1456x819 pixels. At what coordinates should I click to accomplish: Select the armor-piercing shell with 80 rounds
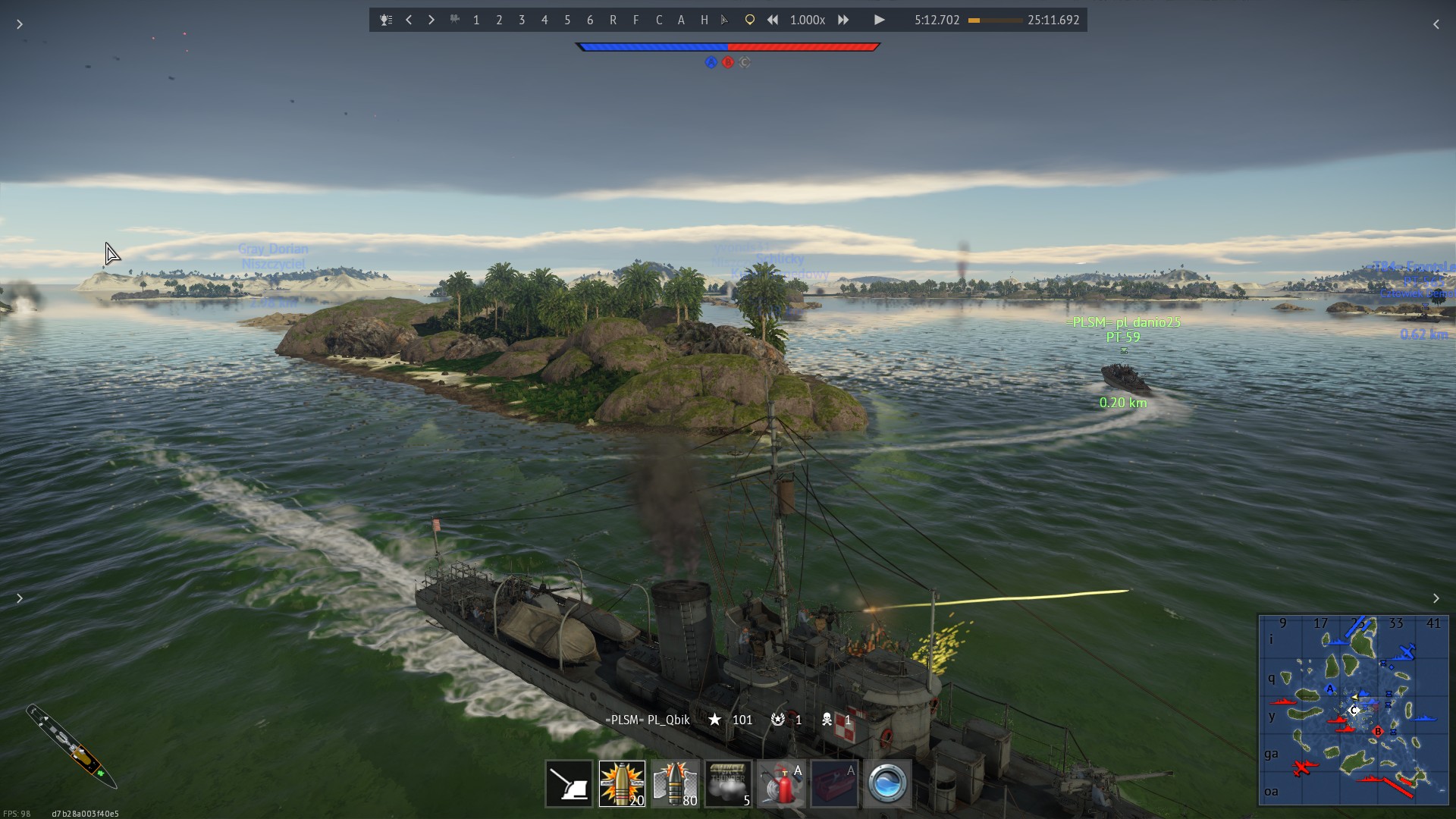pos(675,783)
